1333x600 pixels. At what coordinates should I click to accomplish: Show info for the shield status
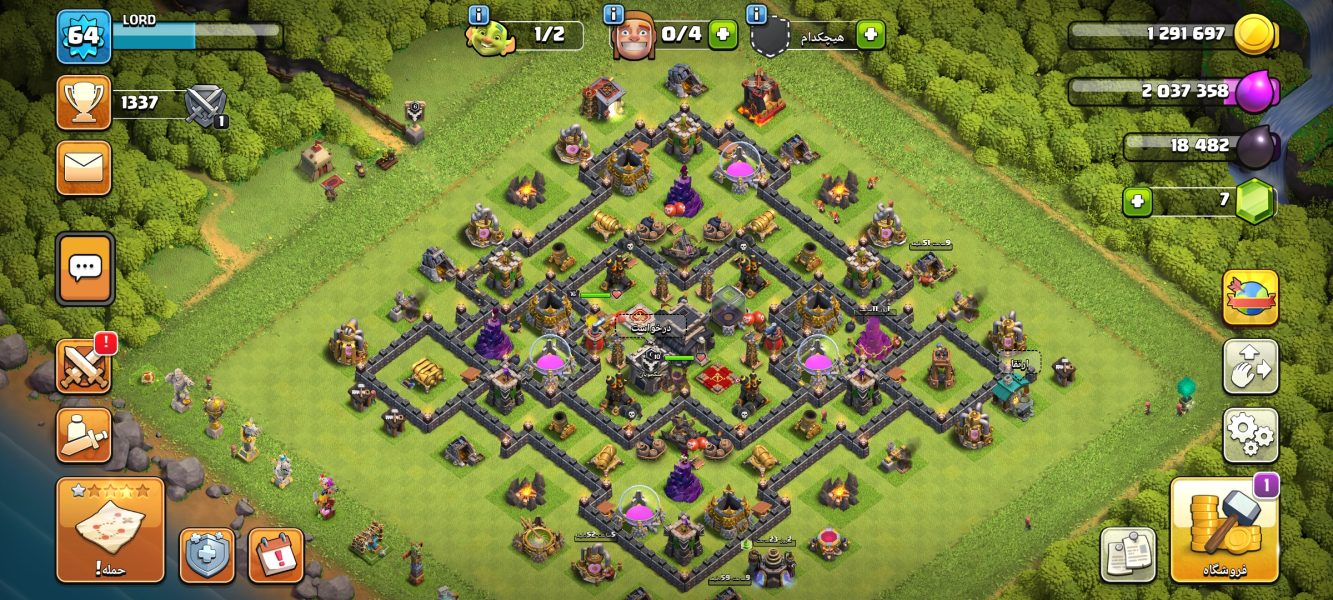pyautogui.click(x=757, y=15)
